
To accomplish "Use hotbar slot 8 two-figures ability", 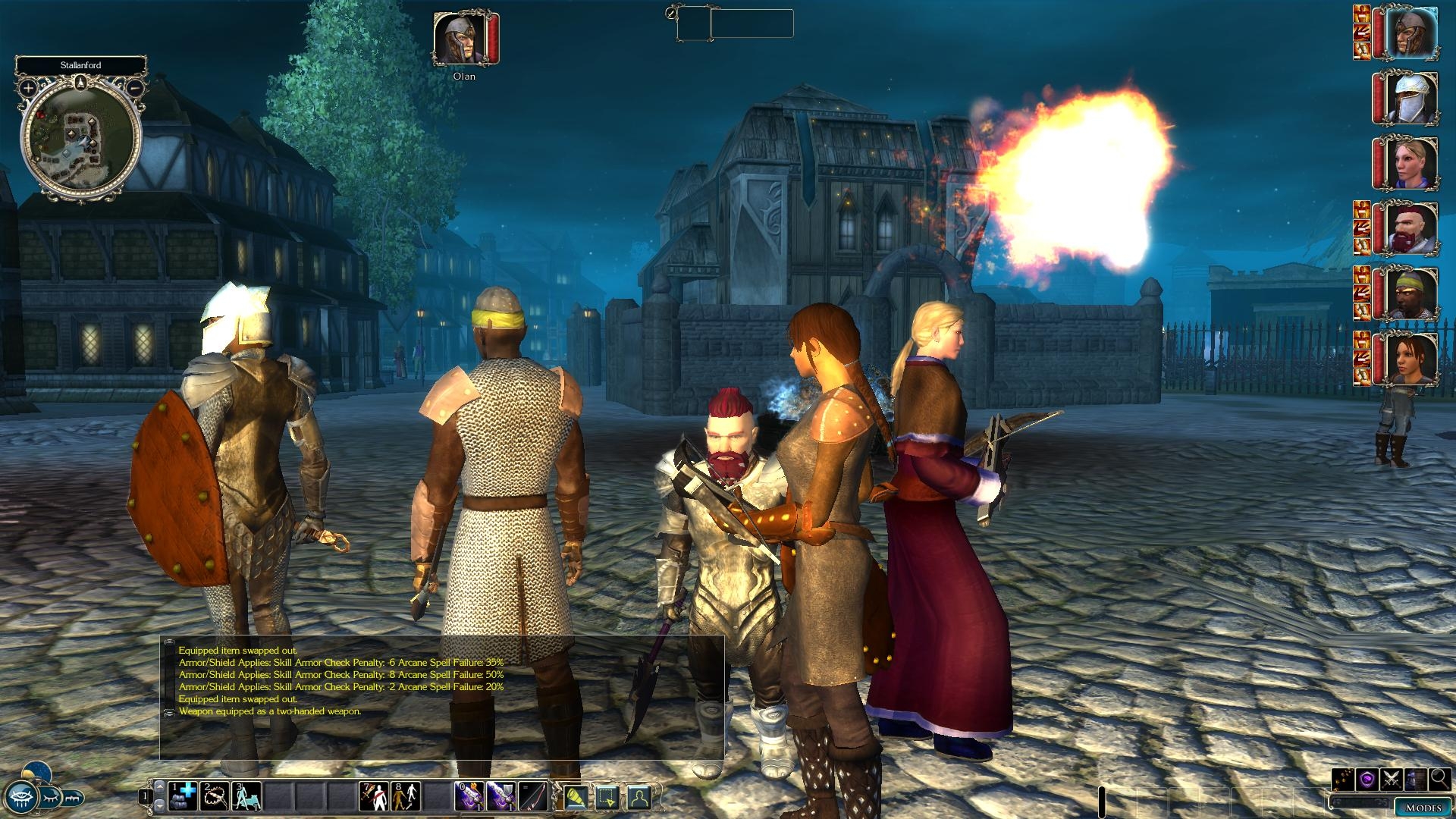I will [406, 796].
